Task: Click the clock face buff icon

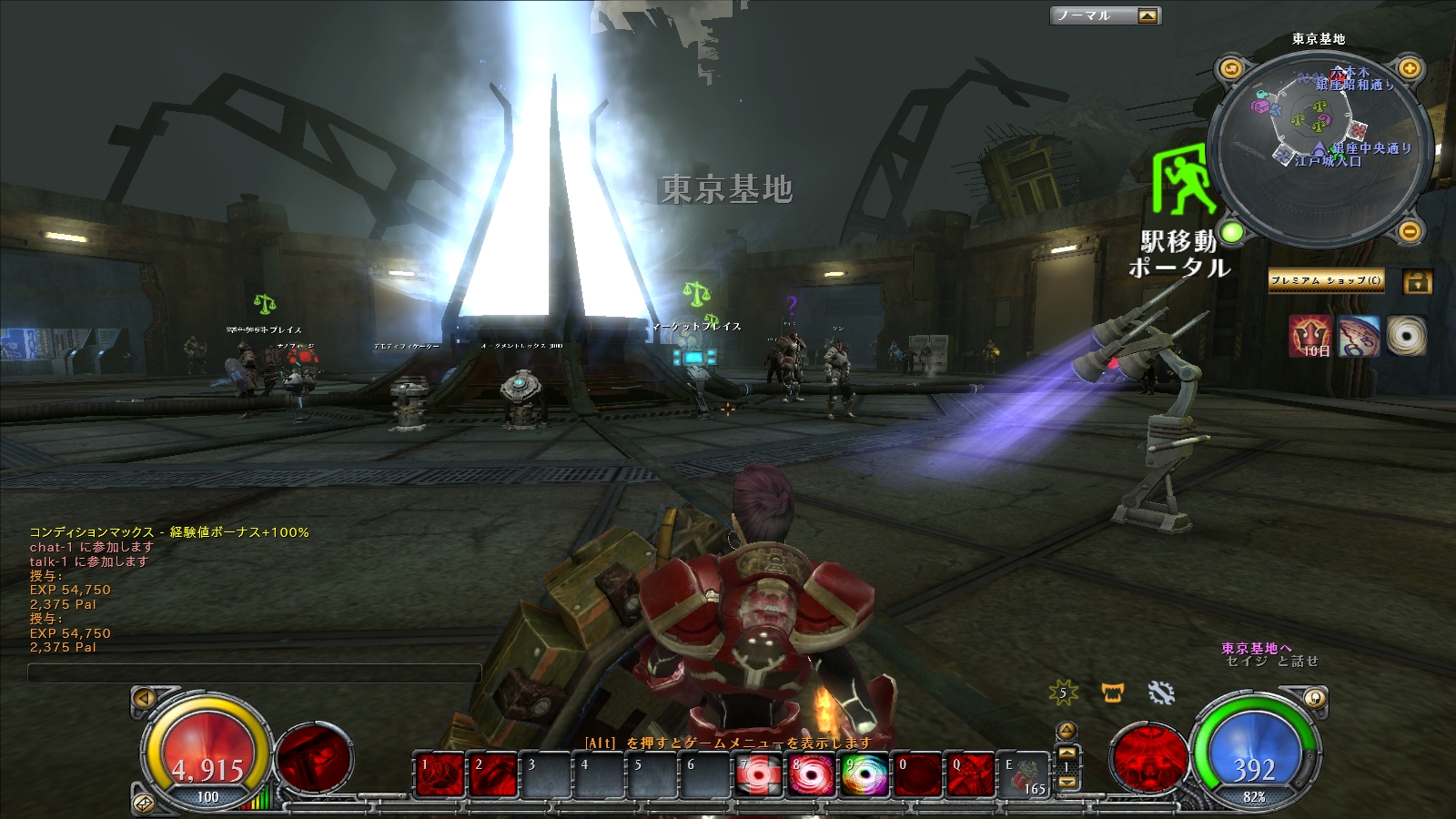Action: point(1358,336)
